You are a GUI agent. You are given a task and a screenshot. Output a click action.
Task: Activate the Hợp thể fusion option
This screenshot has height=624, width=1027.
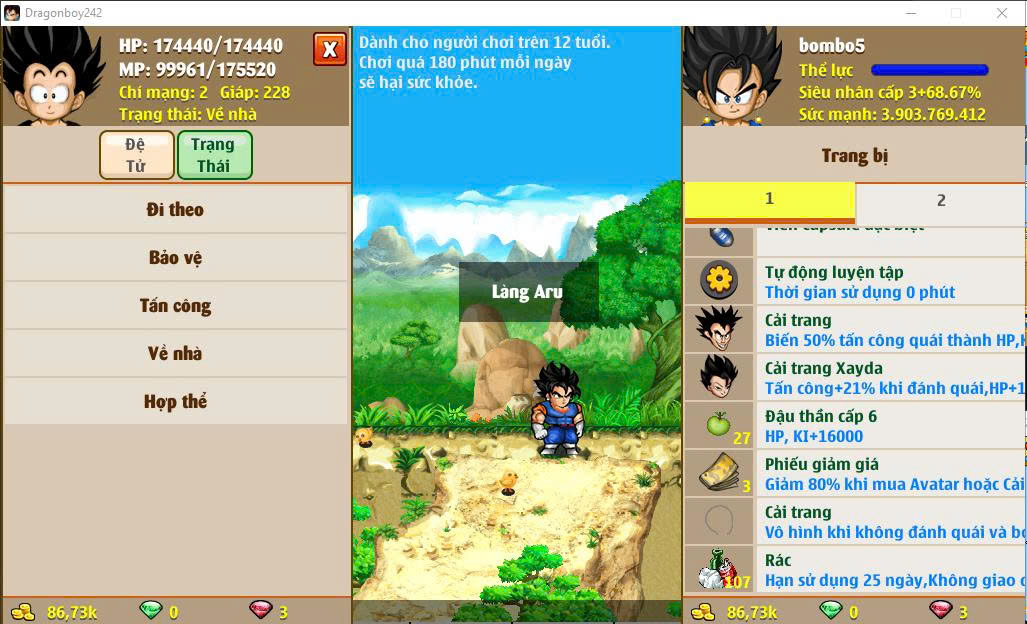click(176, 401)
